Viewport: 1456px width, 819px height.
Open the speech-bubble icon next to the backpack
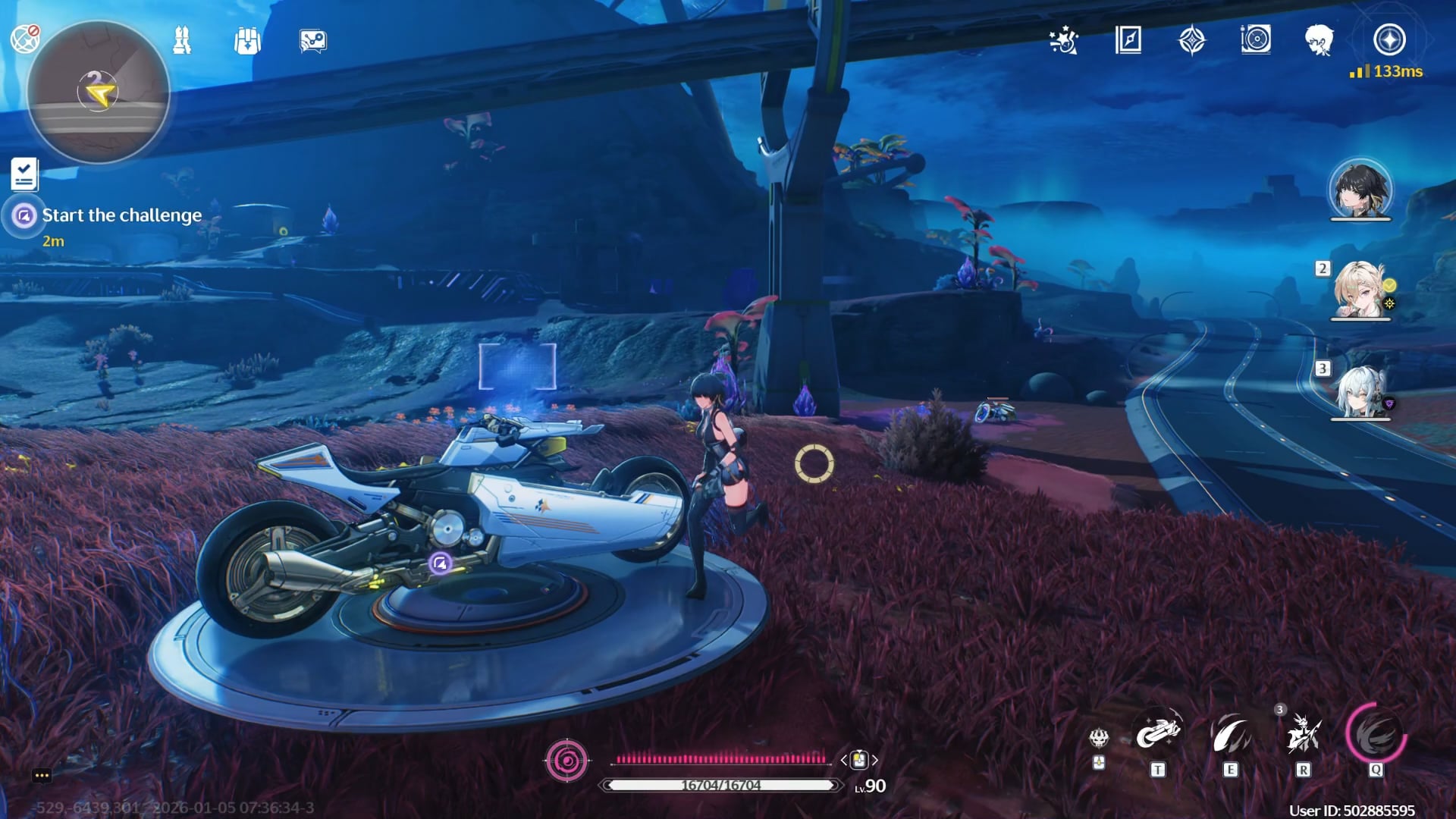(x=312, y=41)
